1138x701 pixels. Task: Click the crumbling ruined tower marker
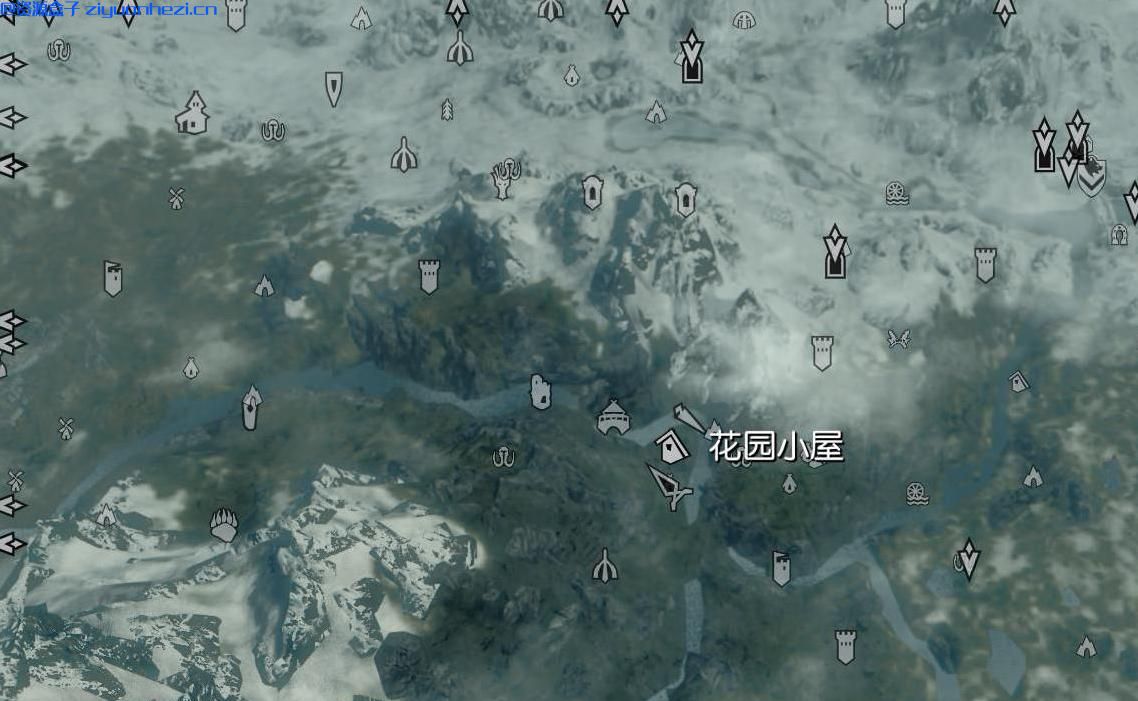[x=541, y=392]
